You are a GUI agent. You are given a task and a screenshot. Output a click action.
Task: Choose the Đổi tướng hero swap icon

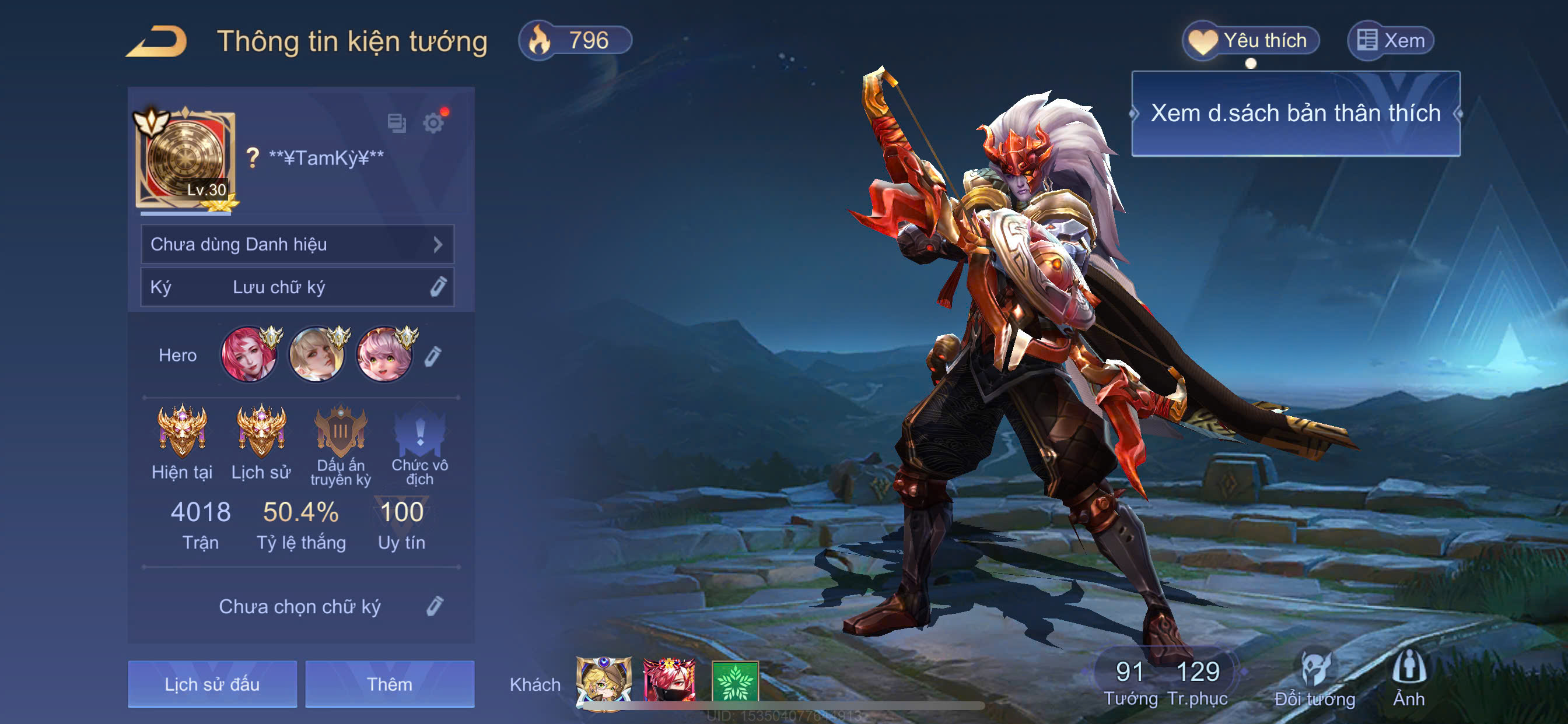(1314, 678)
